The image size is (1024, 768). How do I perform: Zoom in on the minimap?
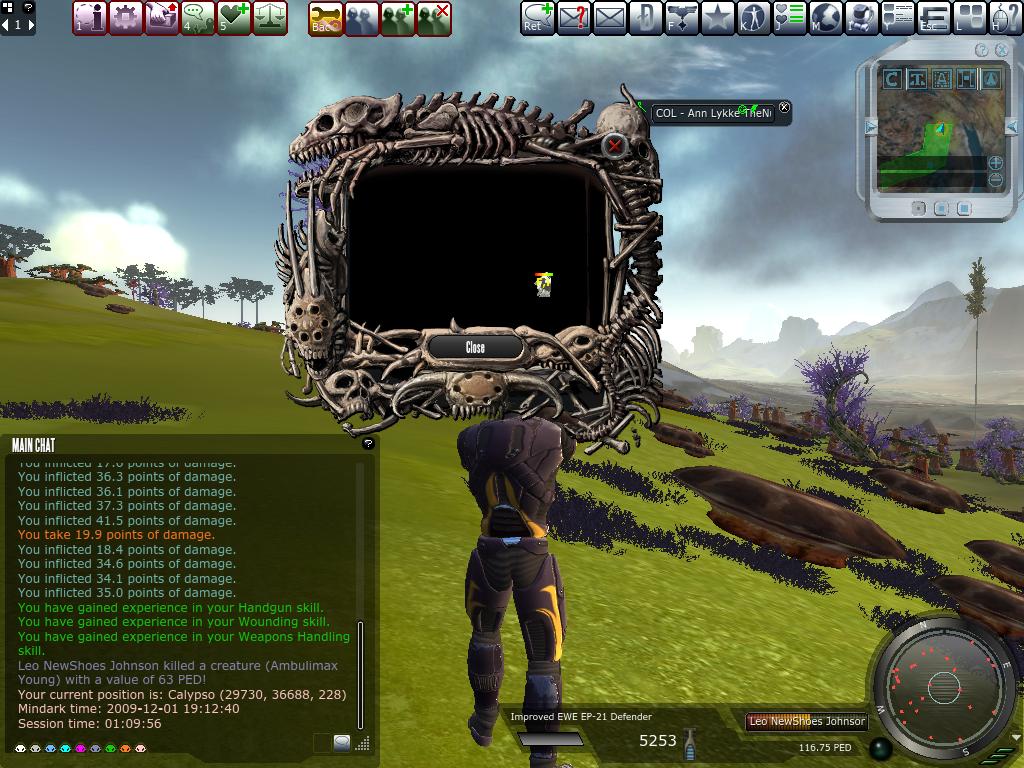(x=995, y=163)
